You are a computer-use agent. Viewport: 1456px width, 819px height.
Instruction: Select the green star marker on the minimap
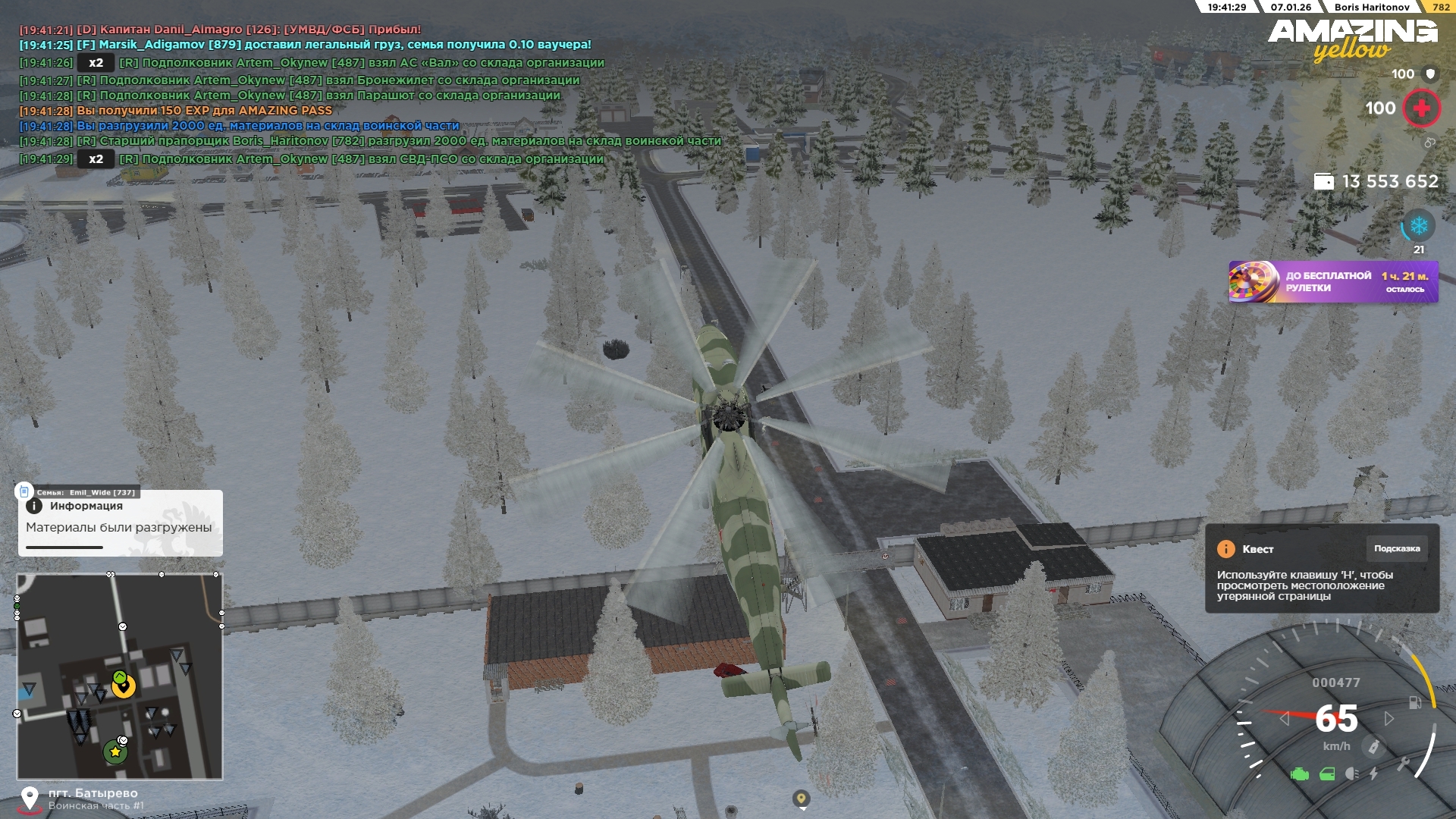pyautogui.click(x=115, y=752)
